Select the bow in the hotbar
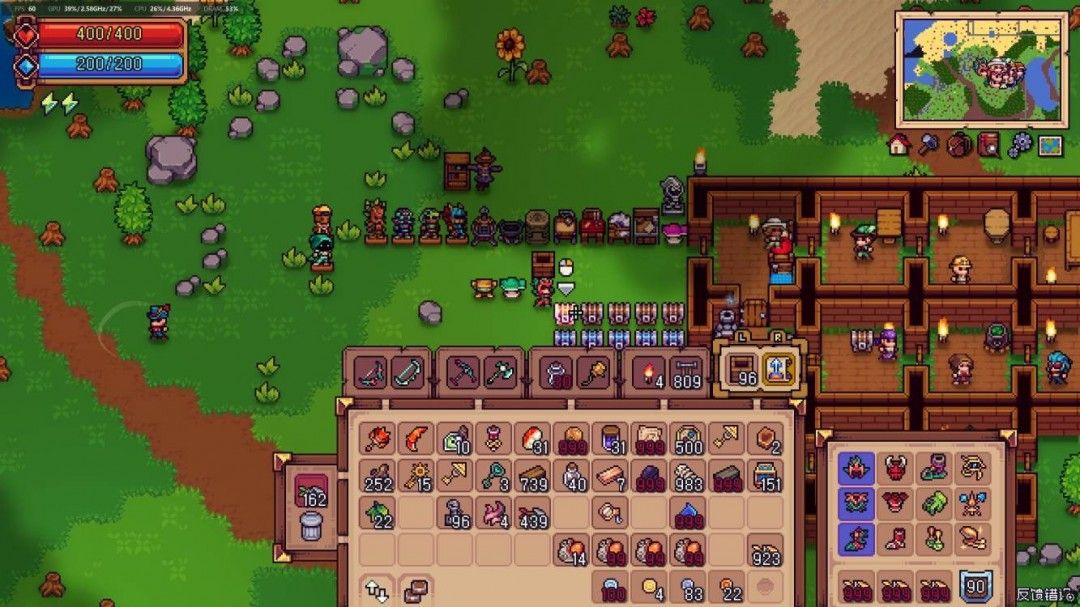Screen dimensions: 1080x607 [x=408, y=373]
